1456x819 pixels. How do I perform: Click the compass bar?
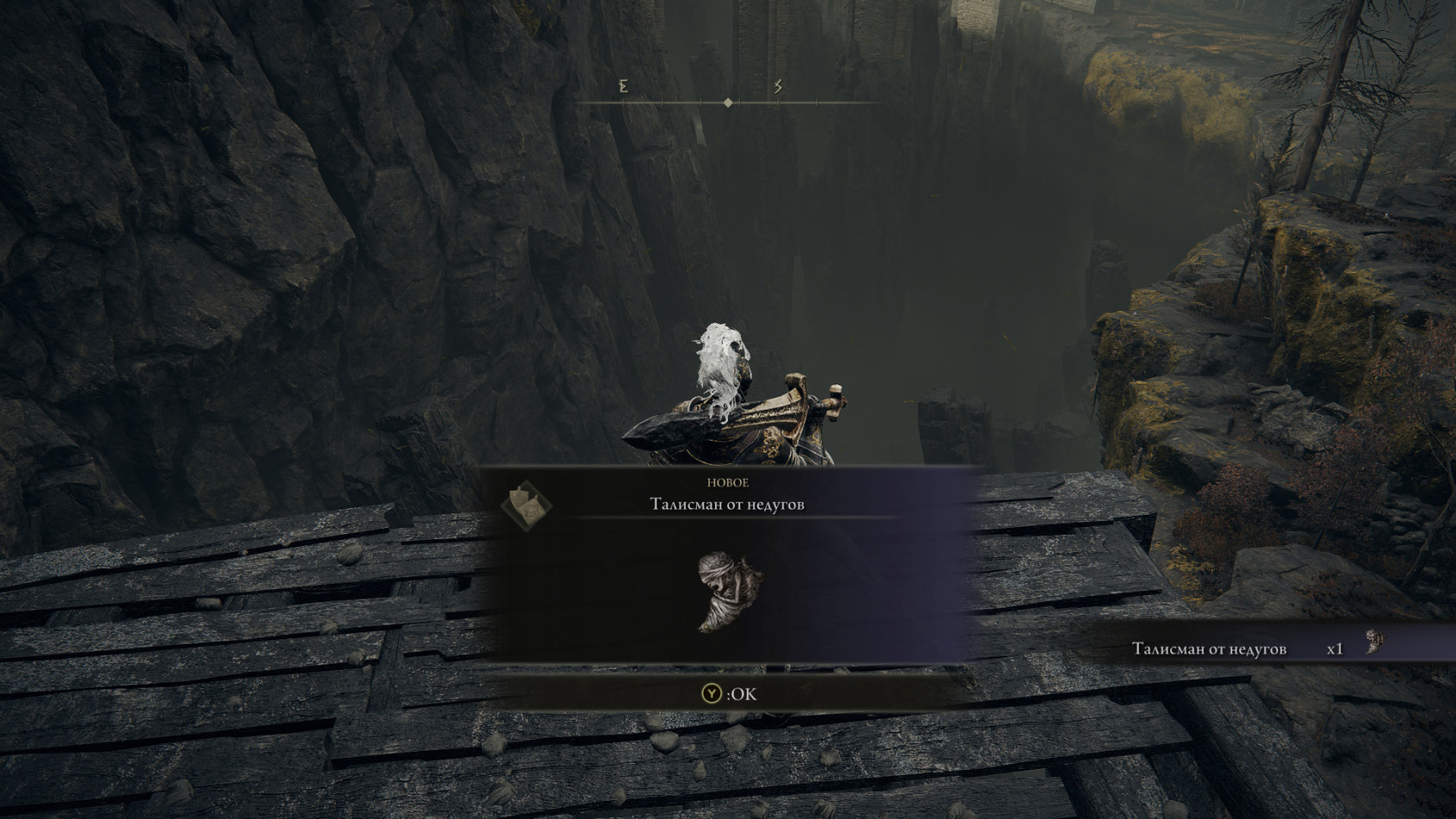click(728, 102)
